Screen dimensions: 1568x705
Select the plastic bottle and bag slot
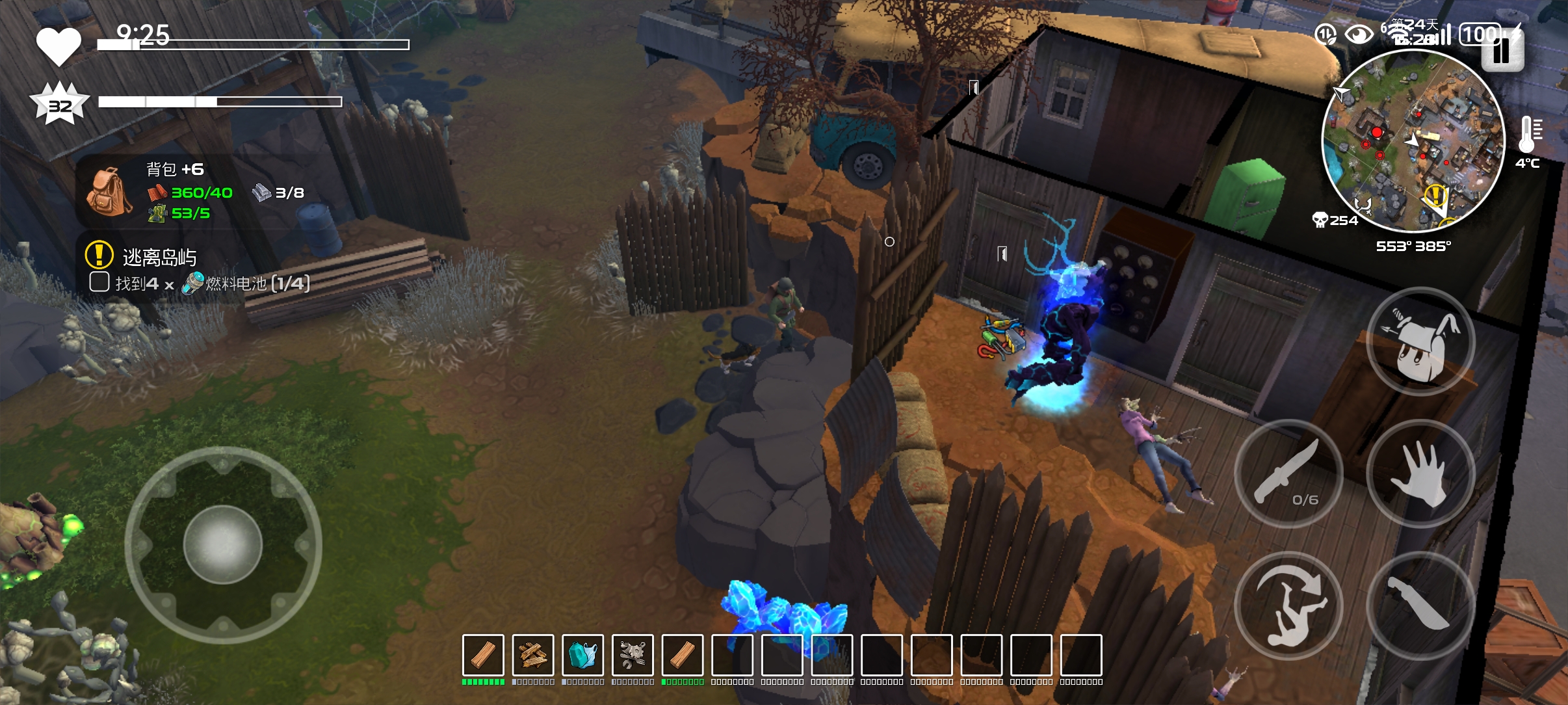pos(583,656)
